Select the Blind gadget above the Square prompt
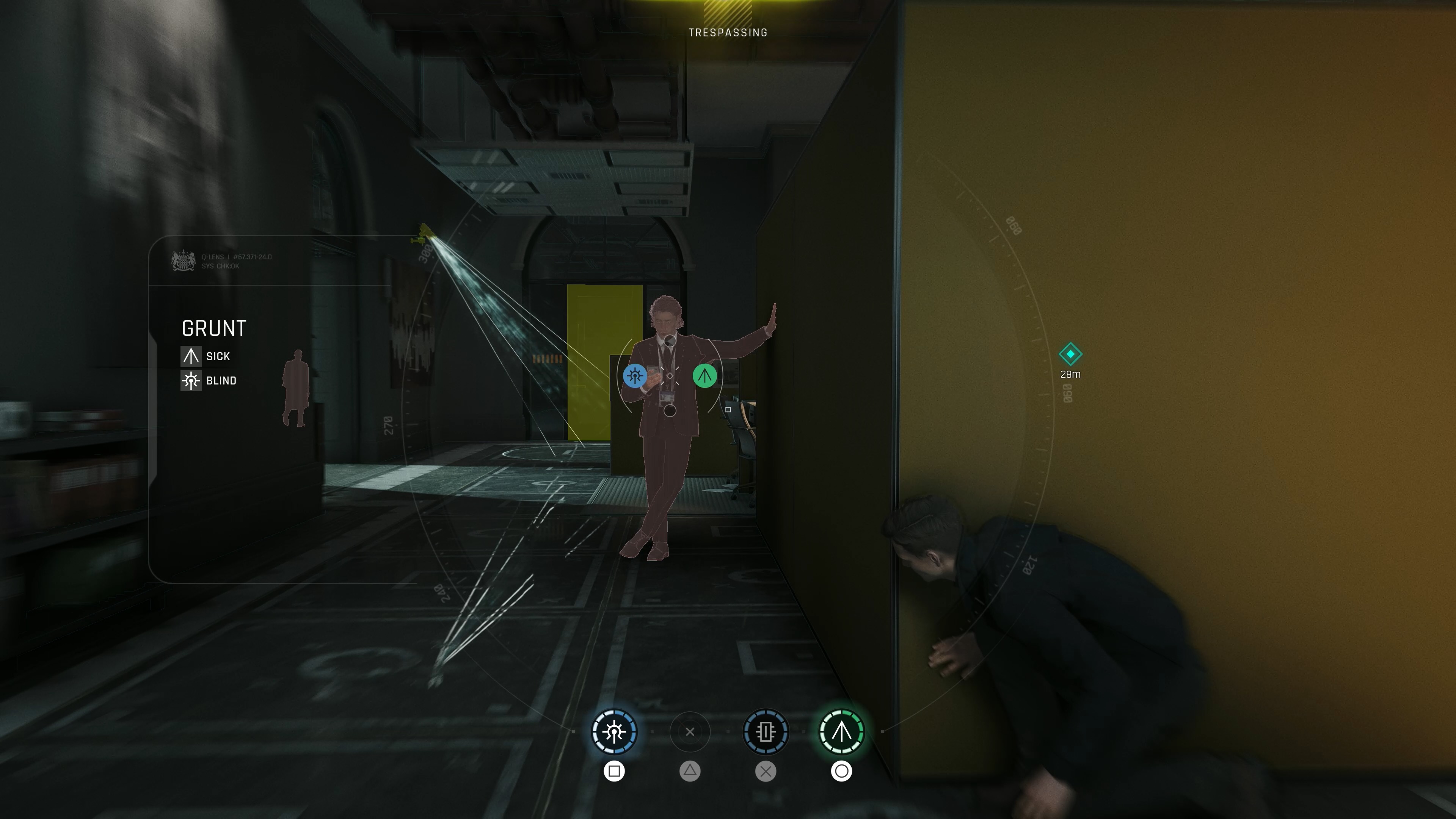 pos(615,732)
